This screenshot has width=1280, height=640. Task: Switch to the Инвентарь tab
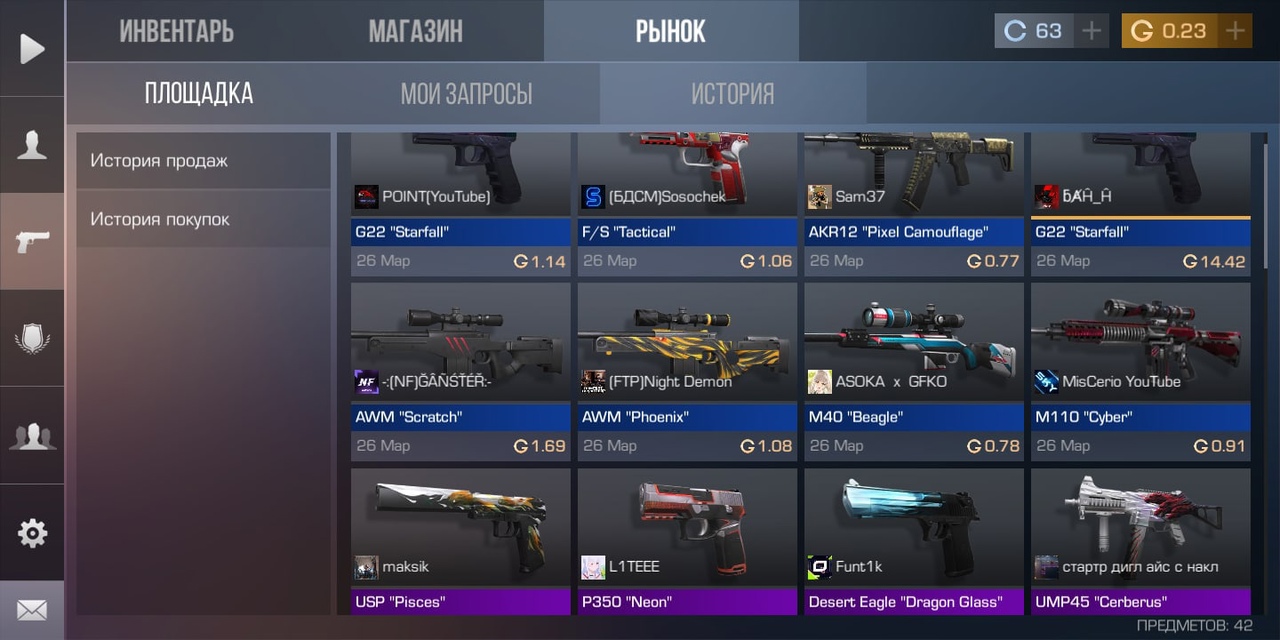point(176,31)
